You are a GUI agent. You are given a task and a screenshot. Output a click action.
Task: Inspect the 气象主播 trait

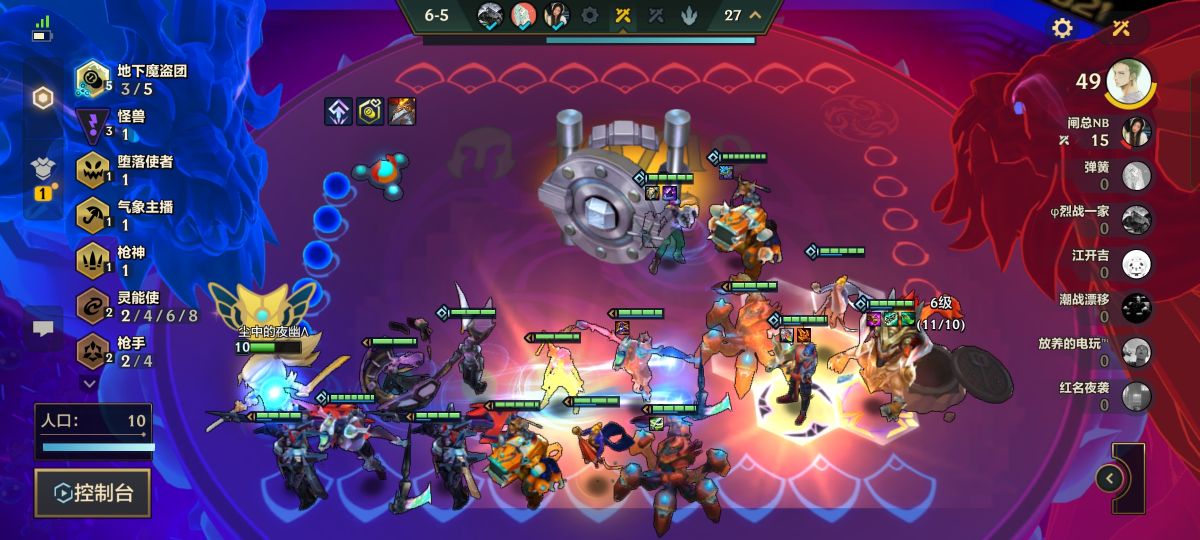pos(125,216)
